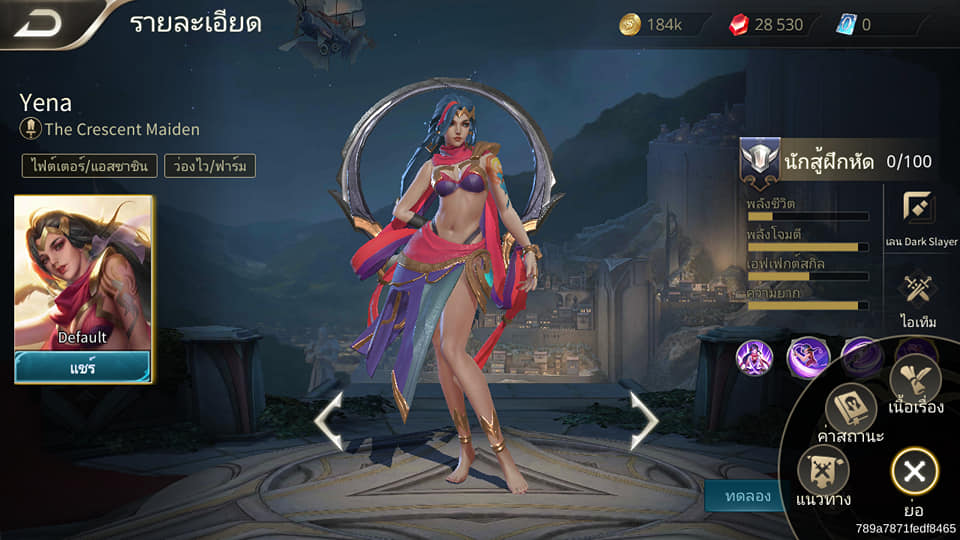
Task: Select the Default skin portrait of Yena
Action: pyautogui.click(x=83, y=272)
